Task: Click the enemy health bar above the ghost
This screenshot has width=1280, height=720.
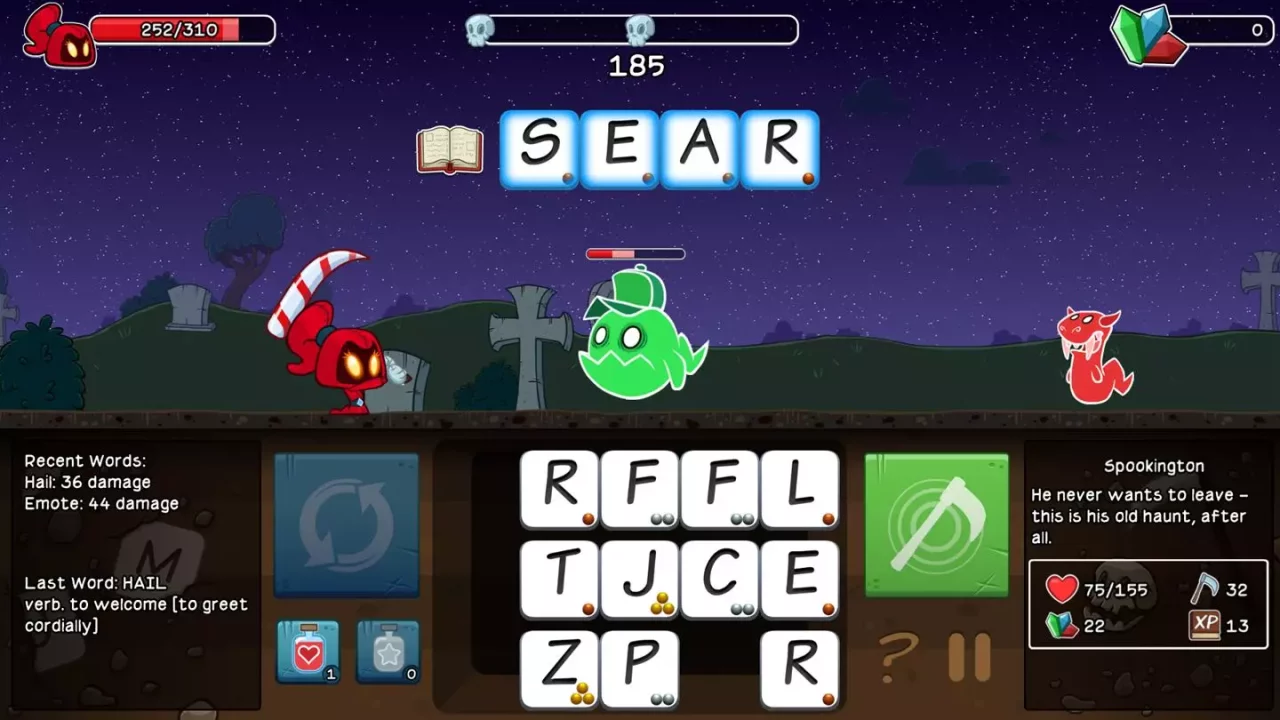Action: (636, 254)
